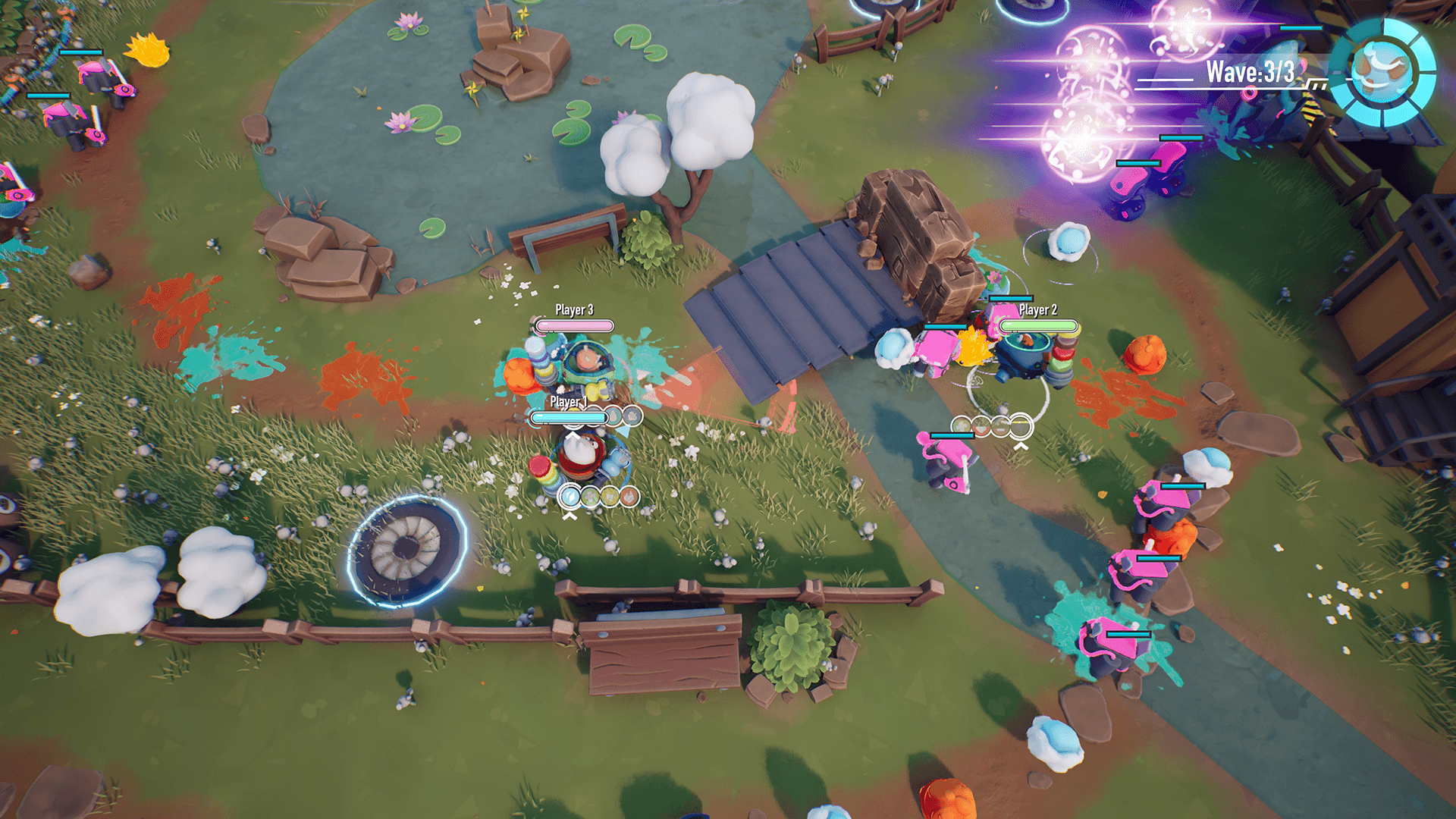
Task: Select Player 1's orange fire ability icon
Action: [x=629, y=497]
